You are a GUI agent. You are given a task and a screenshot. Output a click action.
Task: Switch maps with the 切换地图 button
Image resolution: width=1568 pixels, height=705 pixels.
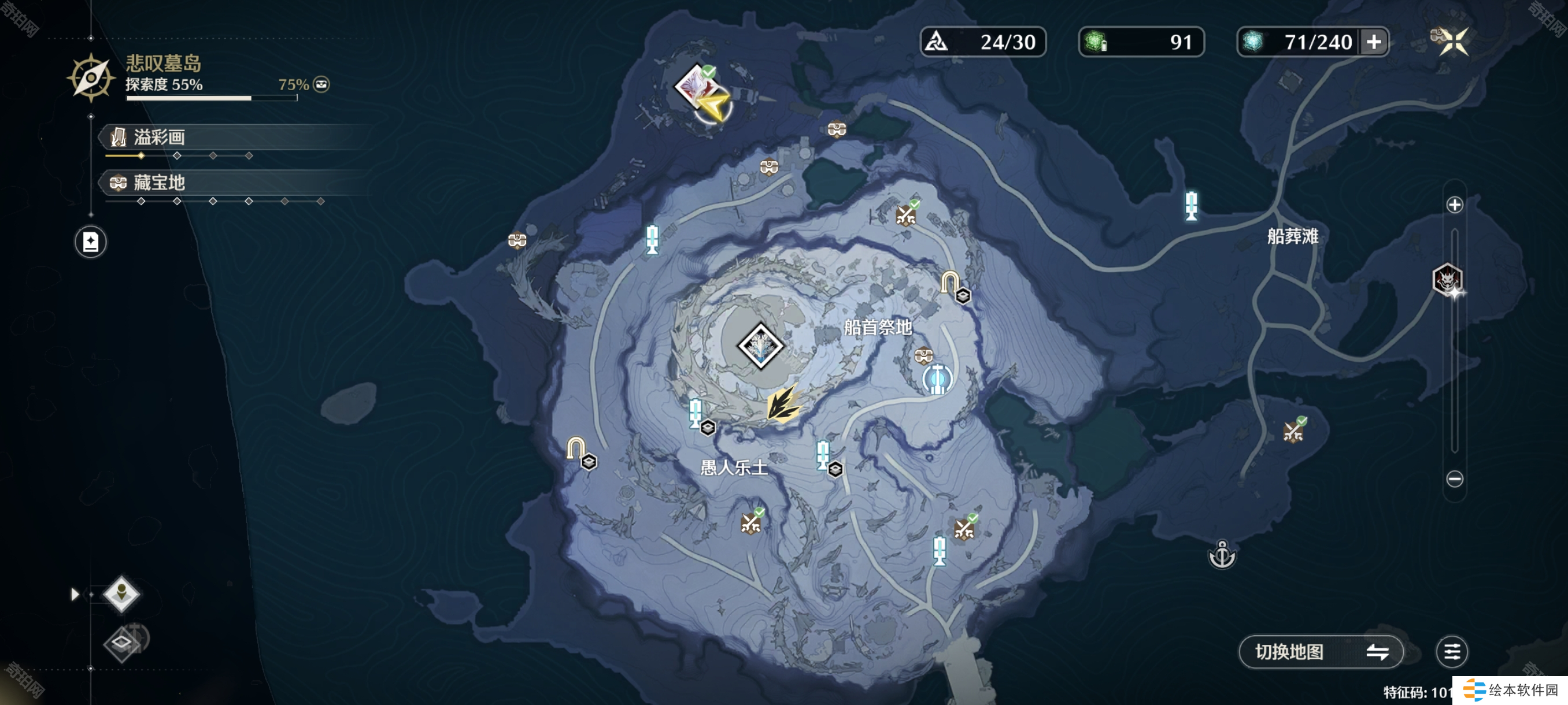click(1321, 651)
